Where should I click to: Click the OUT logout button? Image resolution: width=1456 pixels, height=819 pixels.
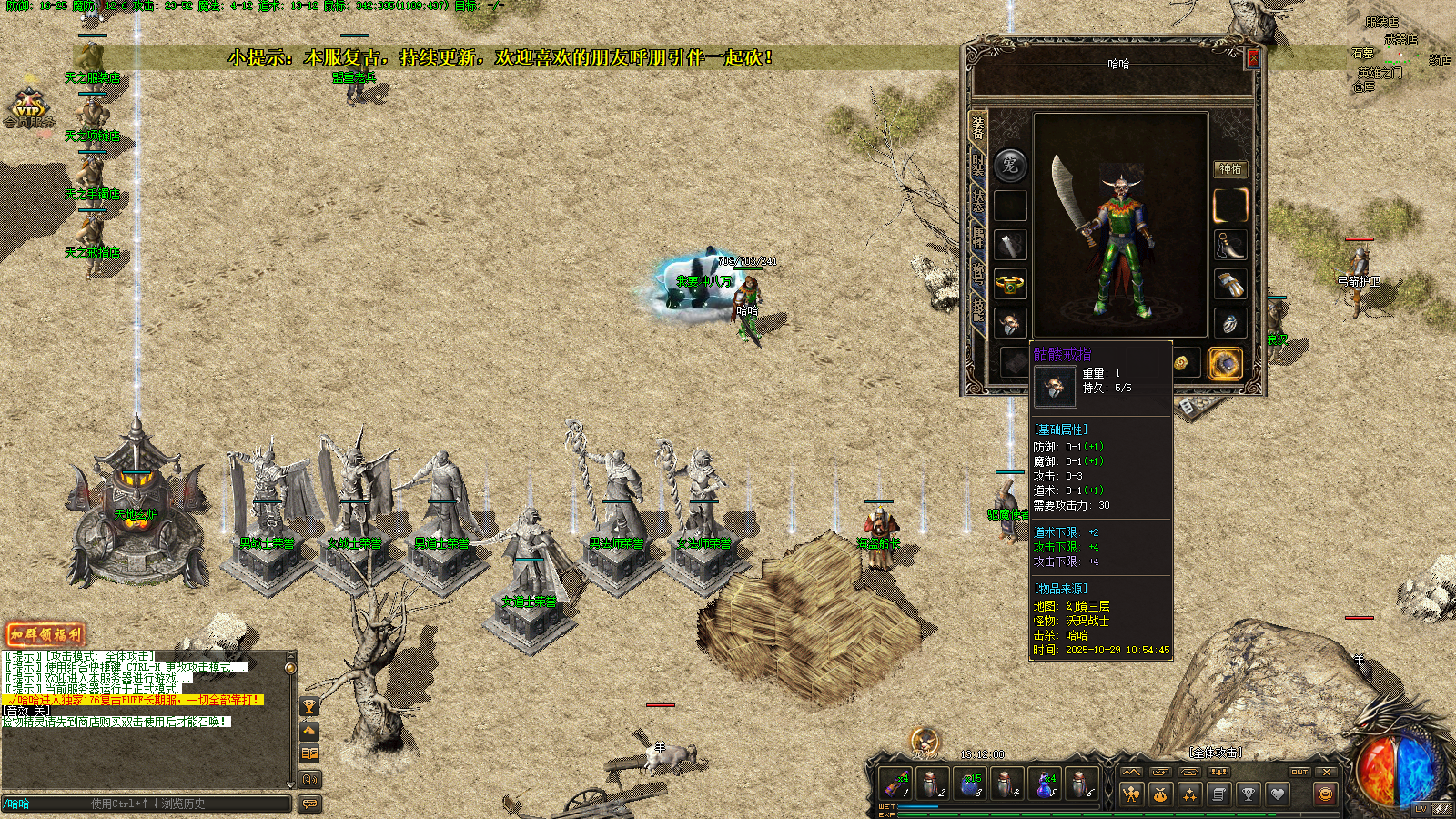(1299, 772)
